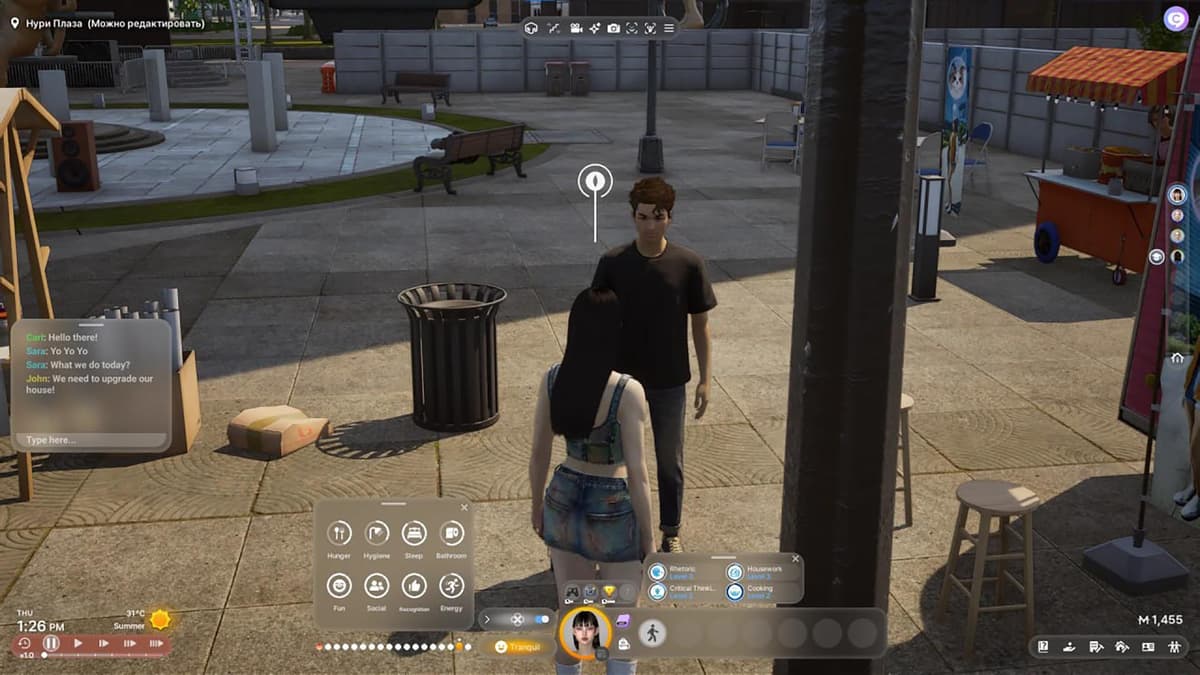Click the Fun need icon

click(339, 586)
